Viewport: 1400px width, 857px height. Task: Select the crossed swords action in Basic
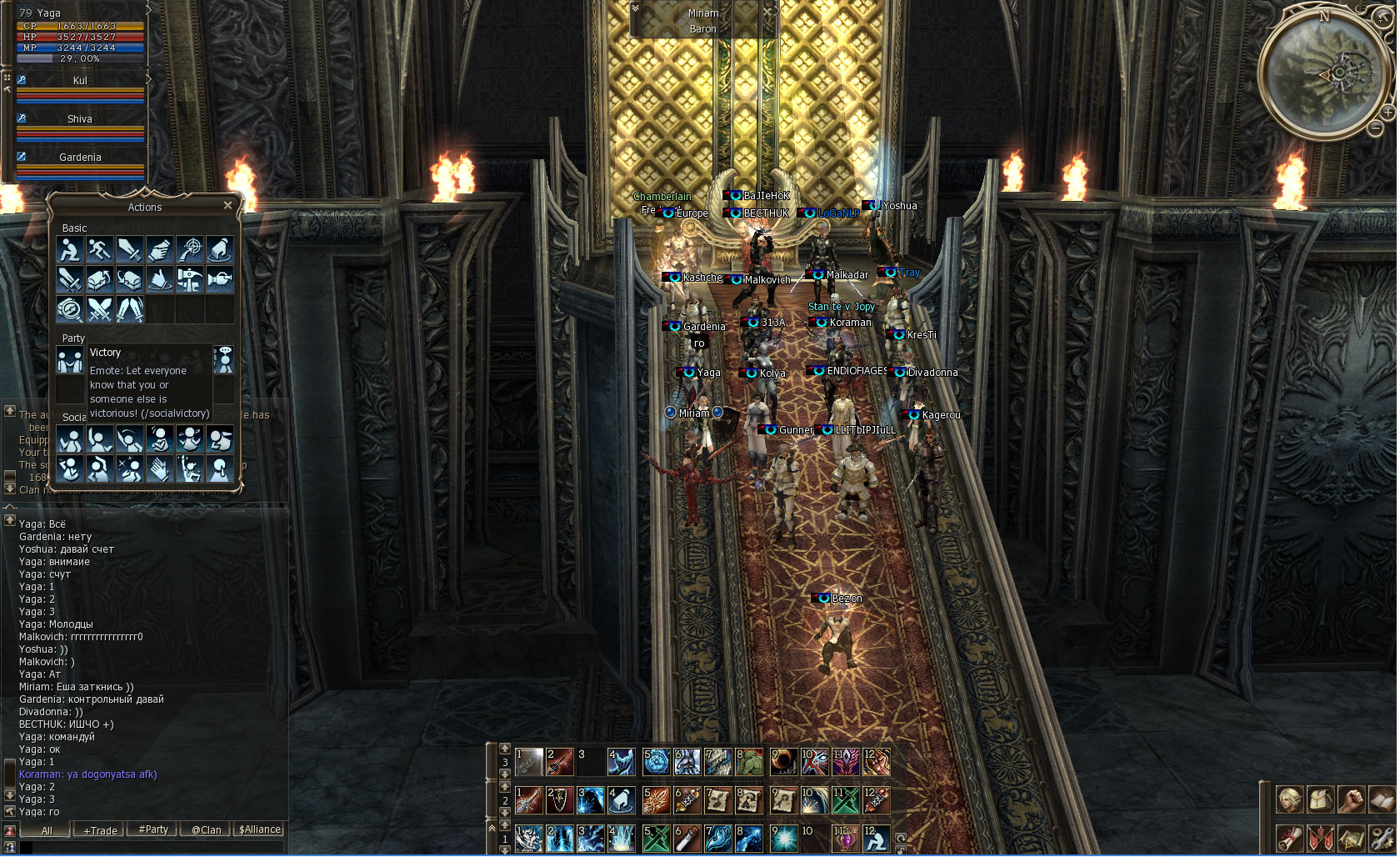click(x=100, y=309)
